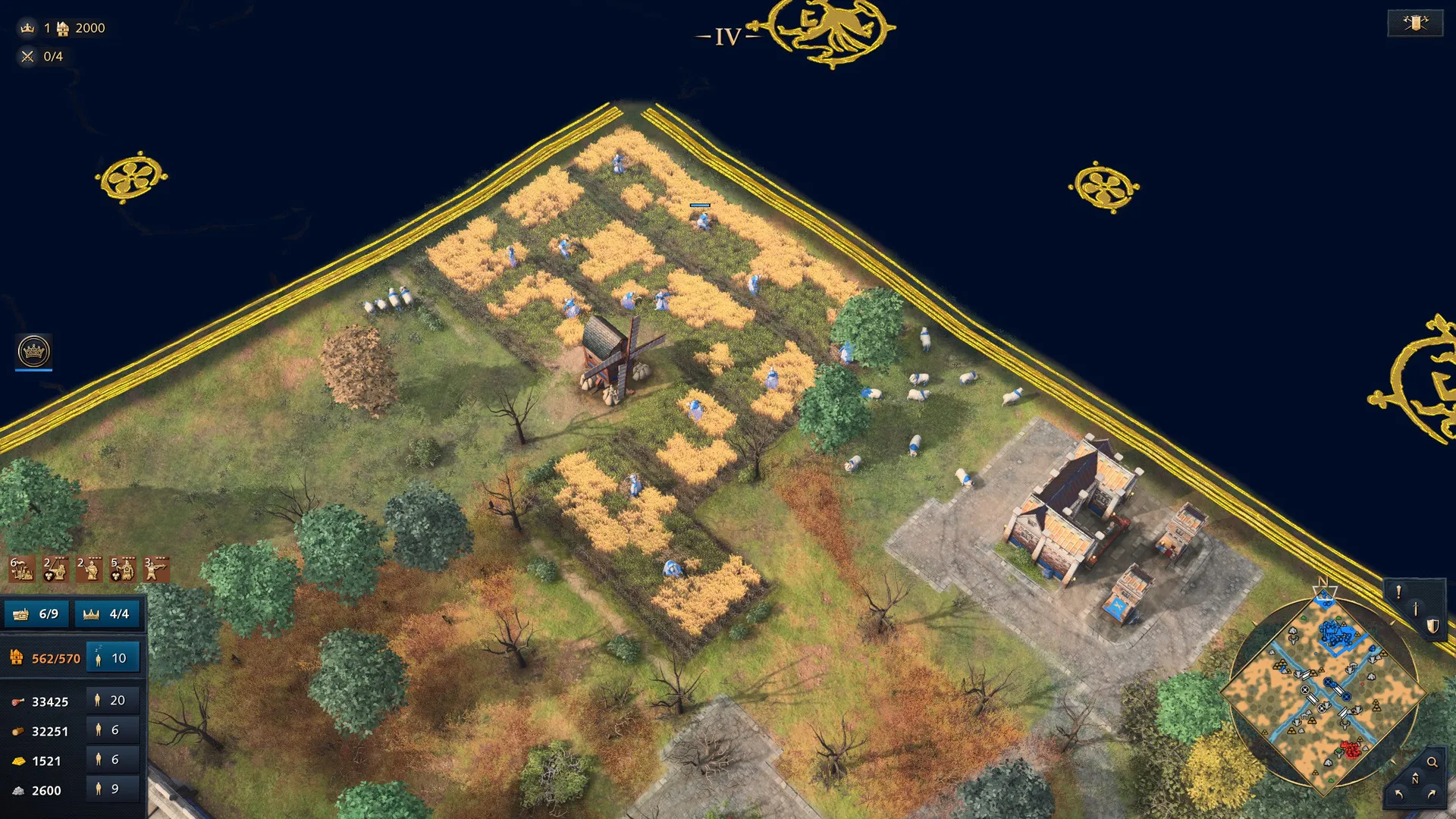The image size is (1456, 819).
Task: Select the crossbow unit group of 3
Action: pyautogui.click(x=156, y=569)
